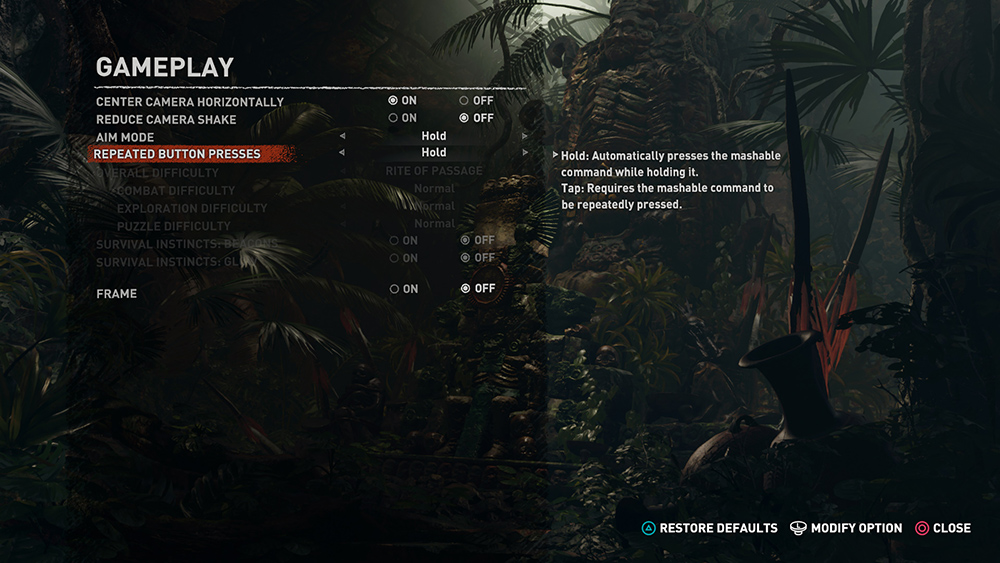Cycle Repeated Button Presses to next value
This screenshot has height=563, width=1000.
pos(526,153)
